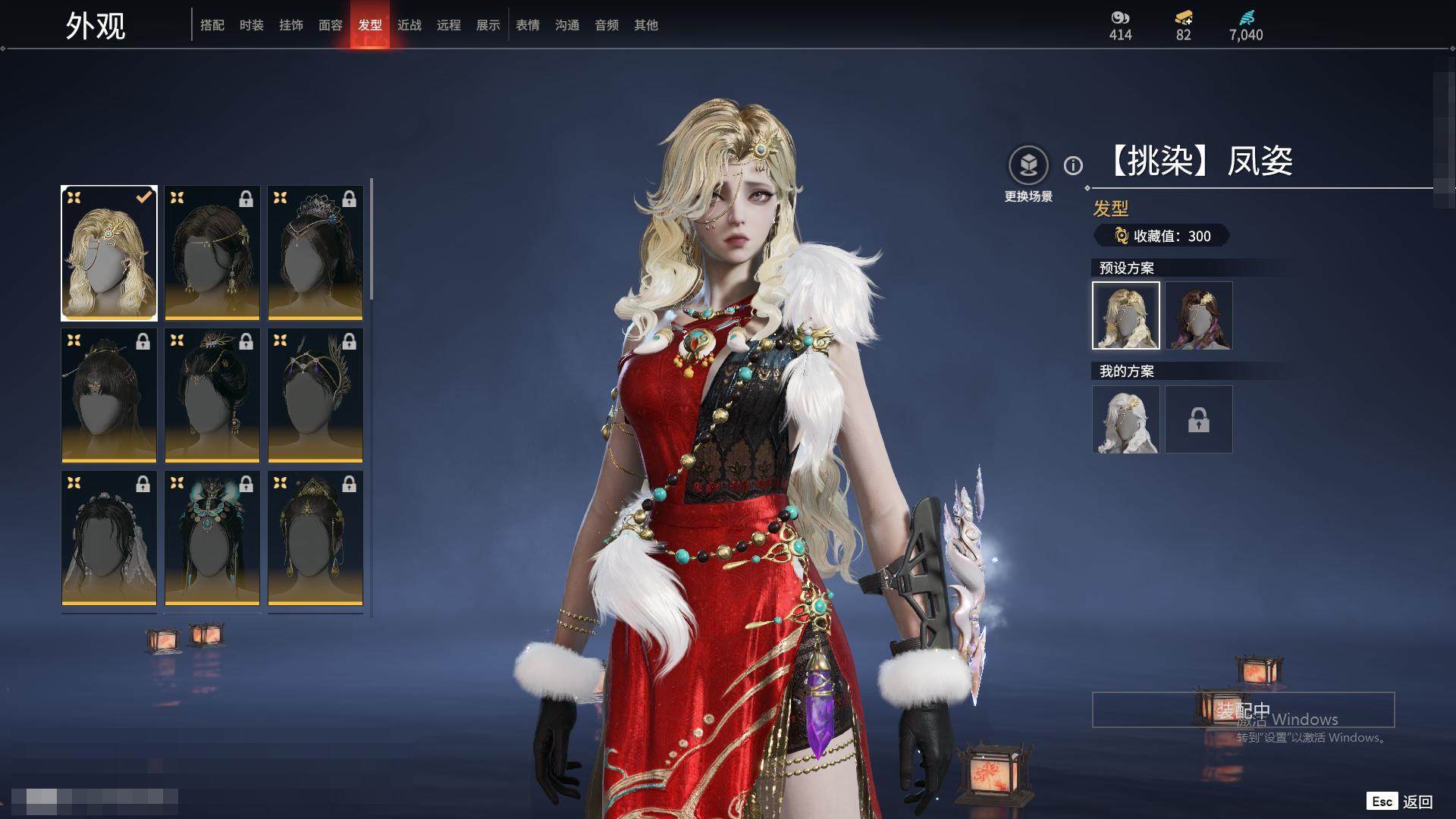Open the 时装 outfit tab

coord(252,25)
